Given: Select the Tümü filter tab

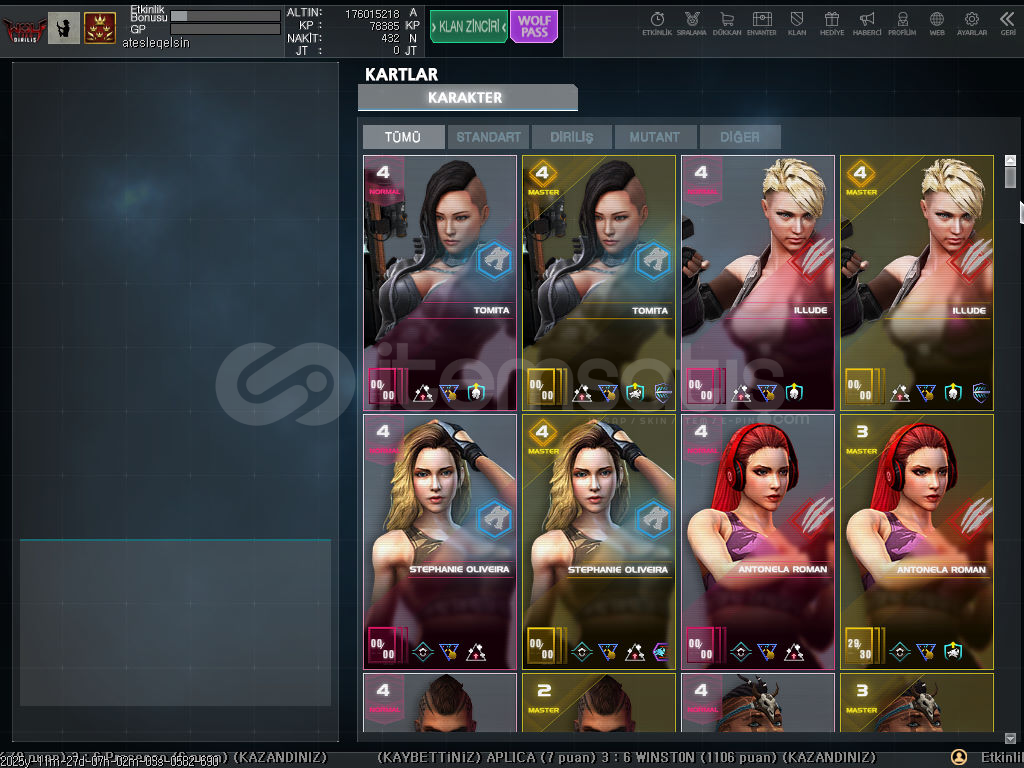Looking at the screenshot, I should click(403, 137).
